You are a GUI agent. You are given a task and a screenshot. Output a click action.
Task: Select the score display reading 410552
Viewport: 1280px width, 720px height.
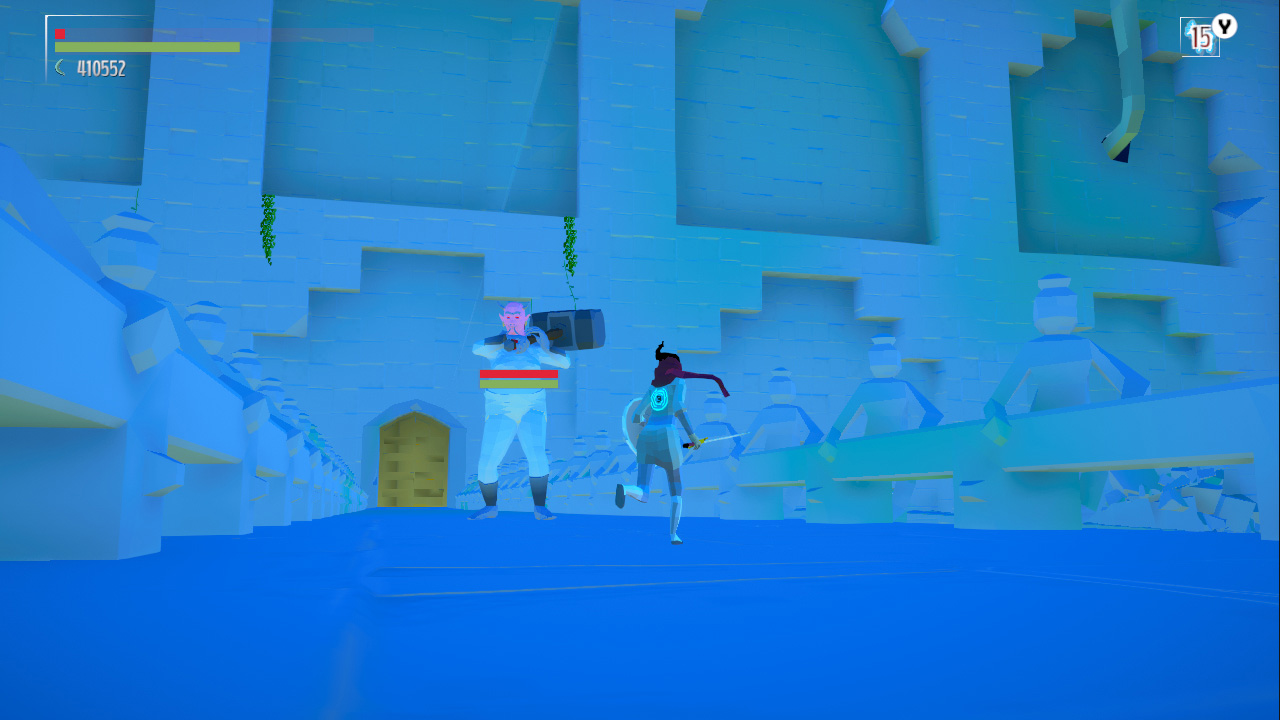pyautogui.click(x=100, y=67)
